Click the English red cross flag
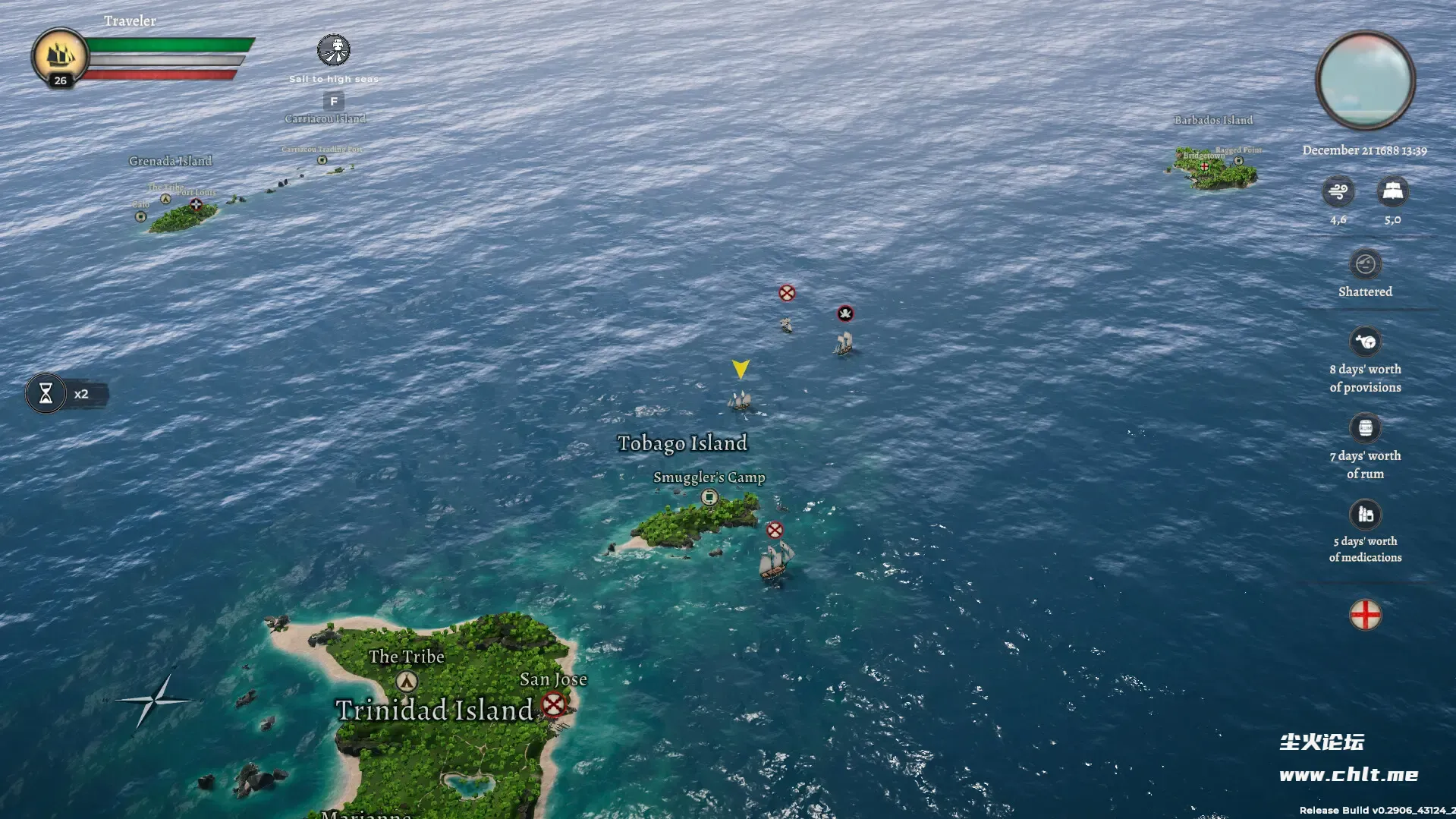The image size is (1456, 819). pos(1365,615)
